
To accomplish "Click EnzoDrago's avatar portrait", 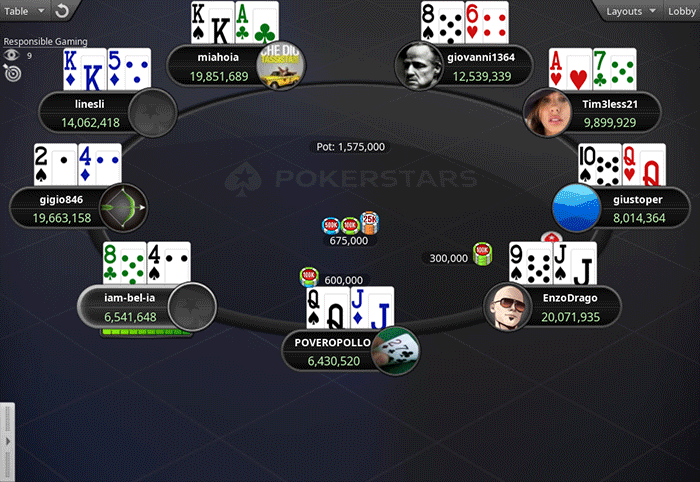I will [x=505, y=308].
